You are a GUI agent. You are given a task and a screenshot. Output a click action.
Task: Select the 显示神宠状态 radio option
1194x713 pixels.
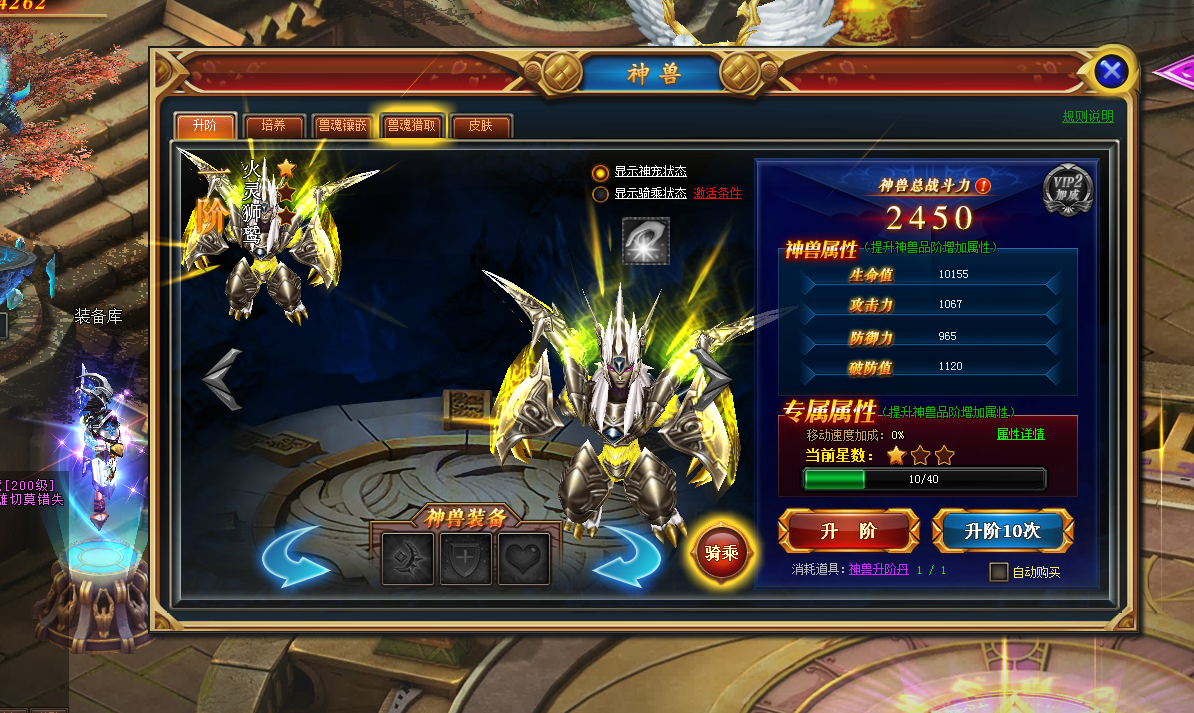point(600,172)
